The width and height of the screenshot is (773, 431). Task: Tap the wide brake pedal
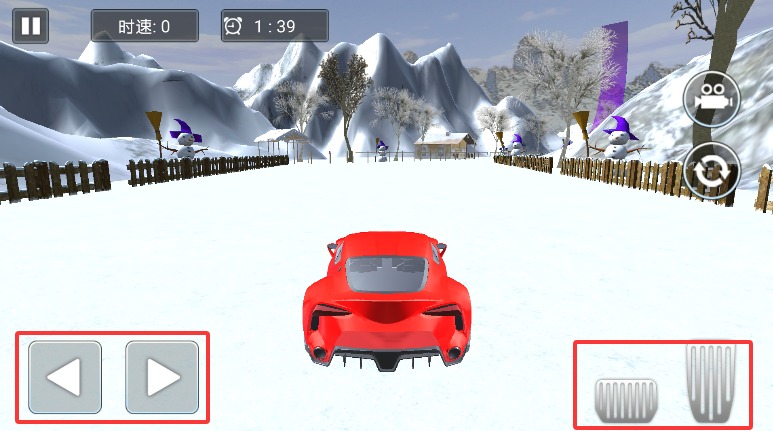pyautogui.click(x=624, y=400)
